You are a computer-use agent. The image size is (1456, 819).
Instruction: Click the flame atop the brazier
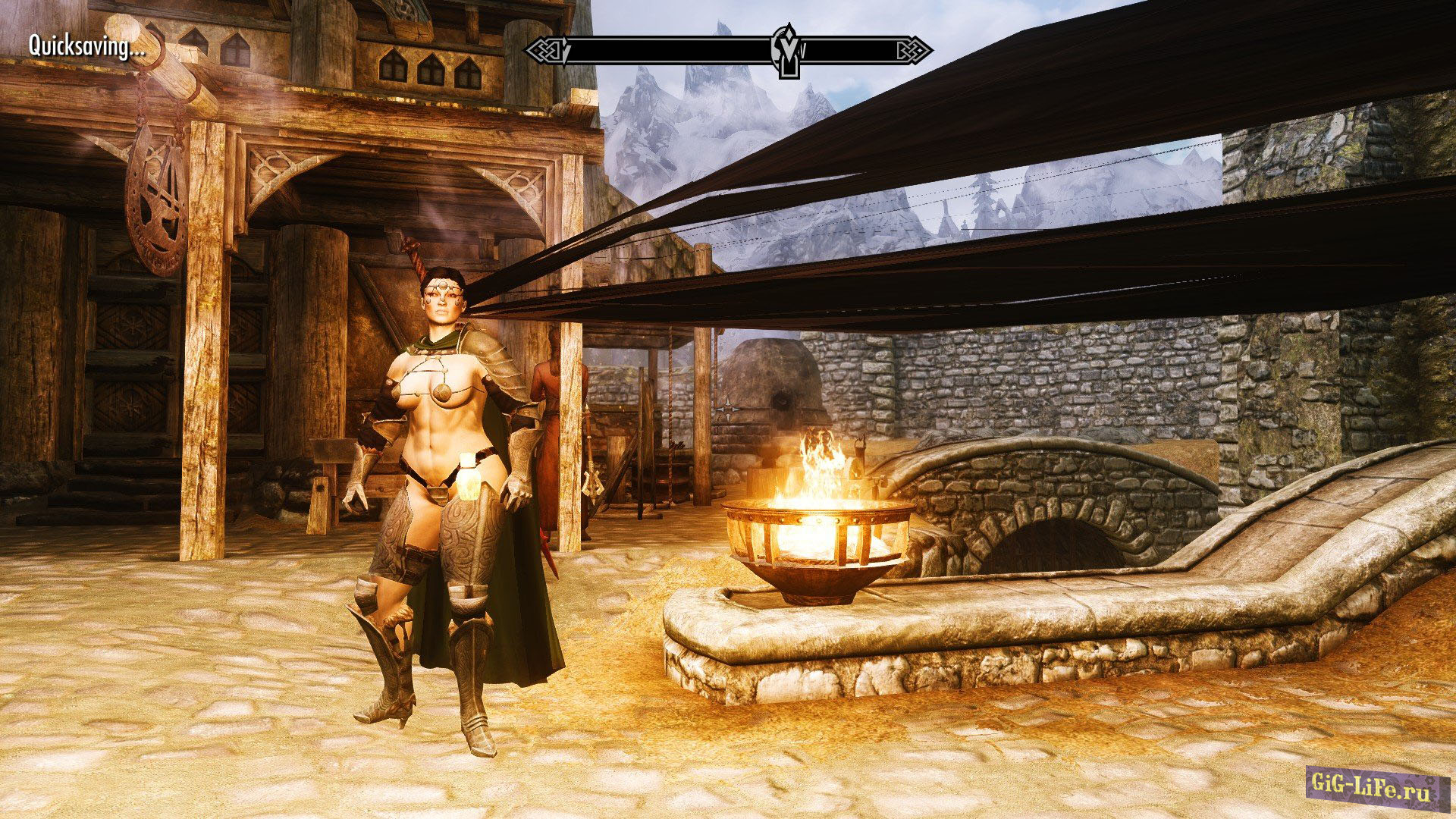tap(819, 455)
